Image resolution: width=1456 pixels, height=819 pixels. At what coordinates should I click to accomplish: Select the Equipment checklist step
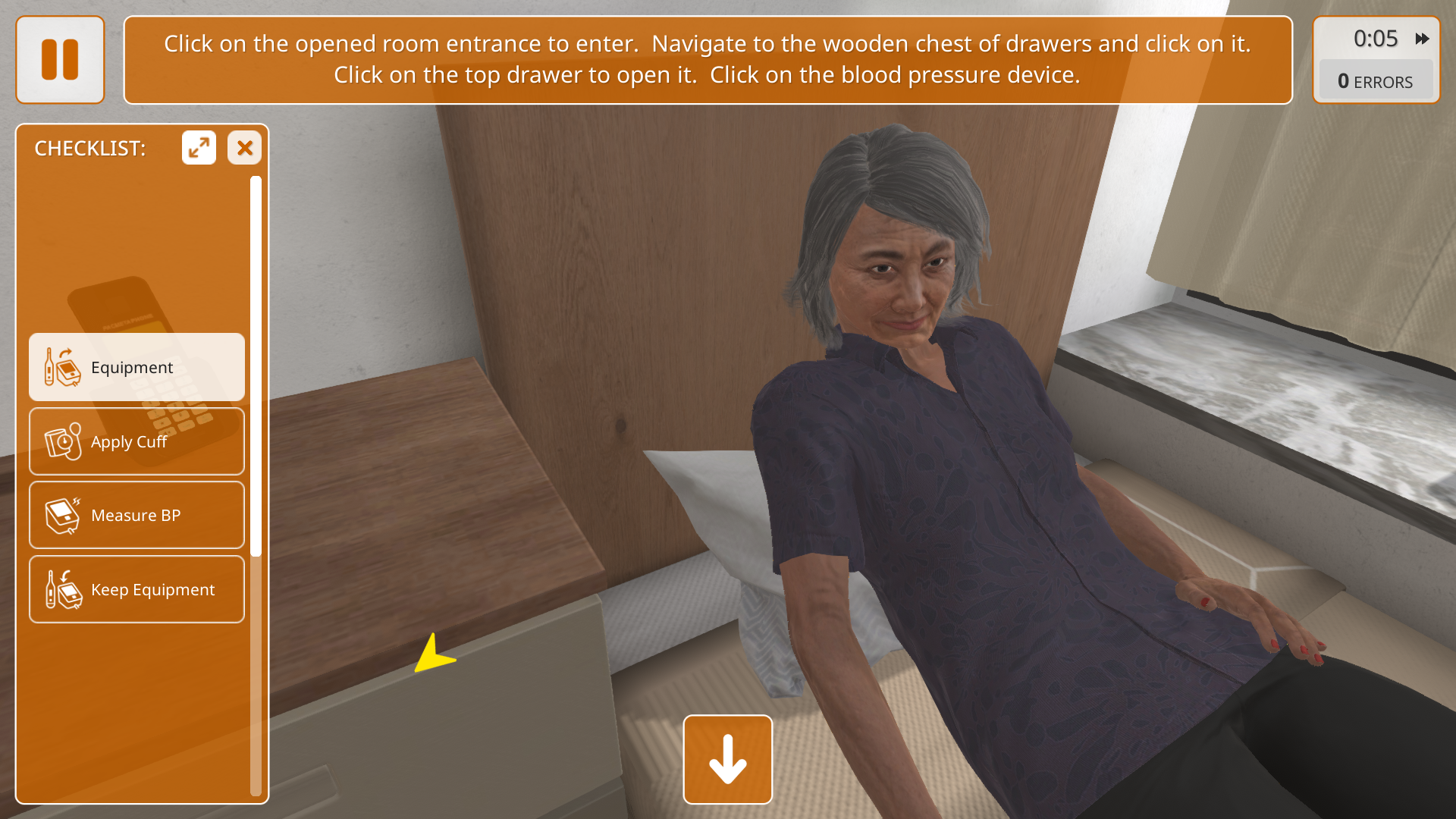pyautogui.click(x=136, y=367)
